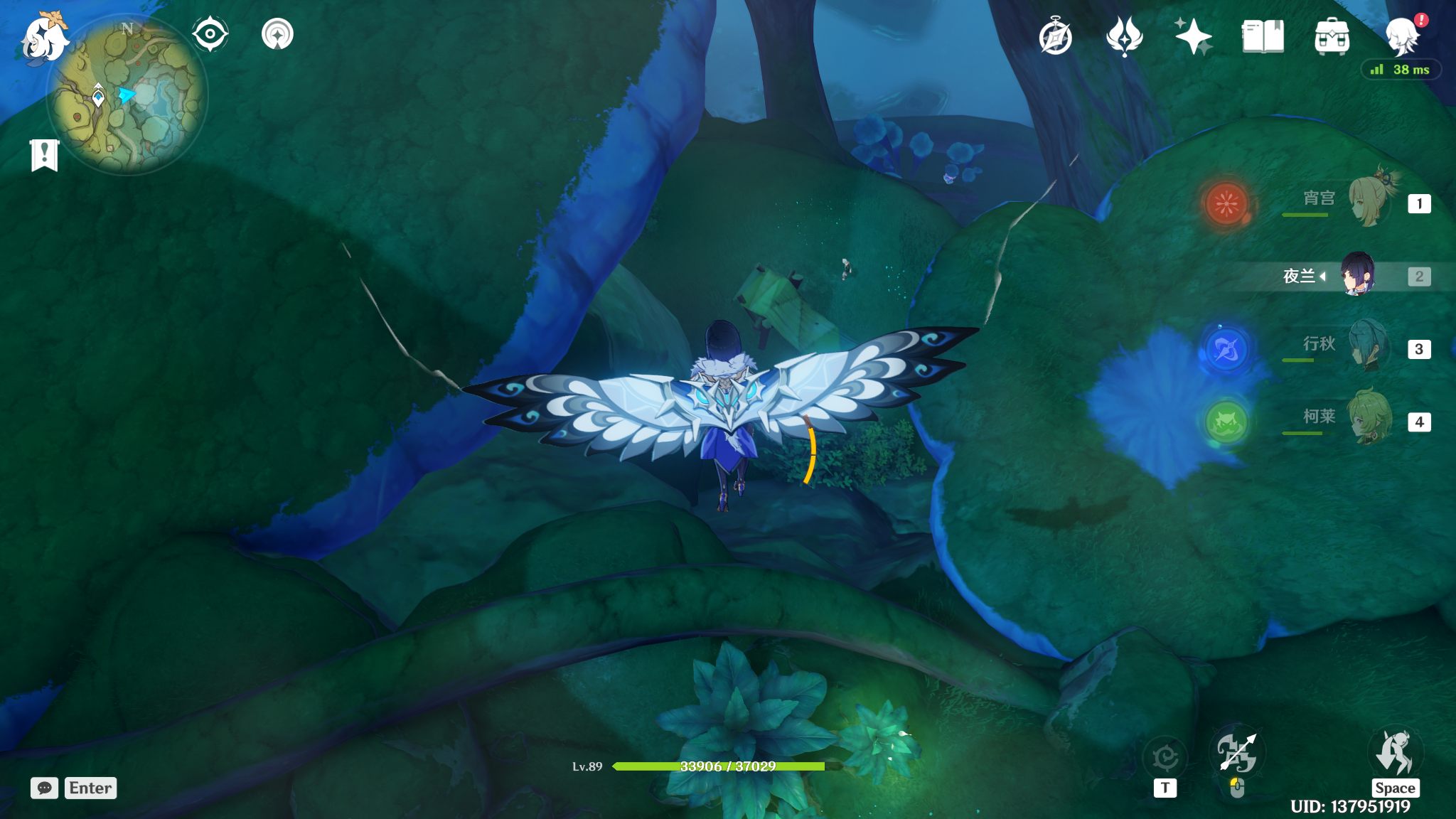Open the battle pass wings icon

point(1124,37)
